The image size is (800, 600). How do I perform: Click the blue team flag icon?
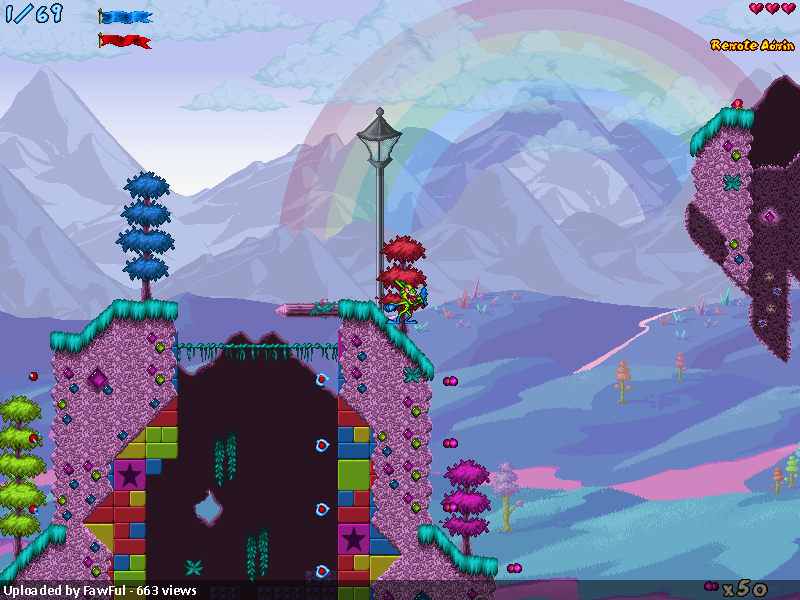click(126, 17)
